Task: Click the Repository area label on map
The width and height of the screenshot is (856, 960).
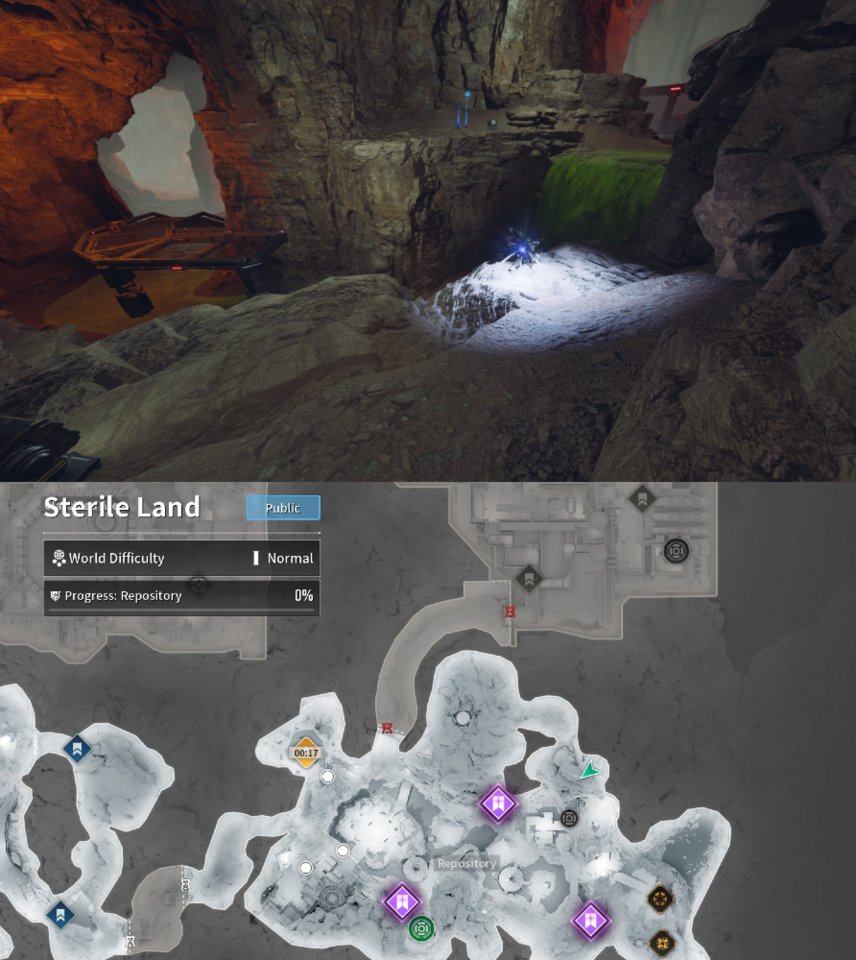Action: [466, 863]
